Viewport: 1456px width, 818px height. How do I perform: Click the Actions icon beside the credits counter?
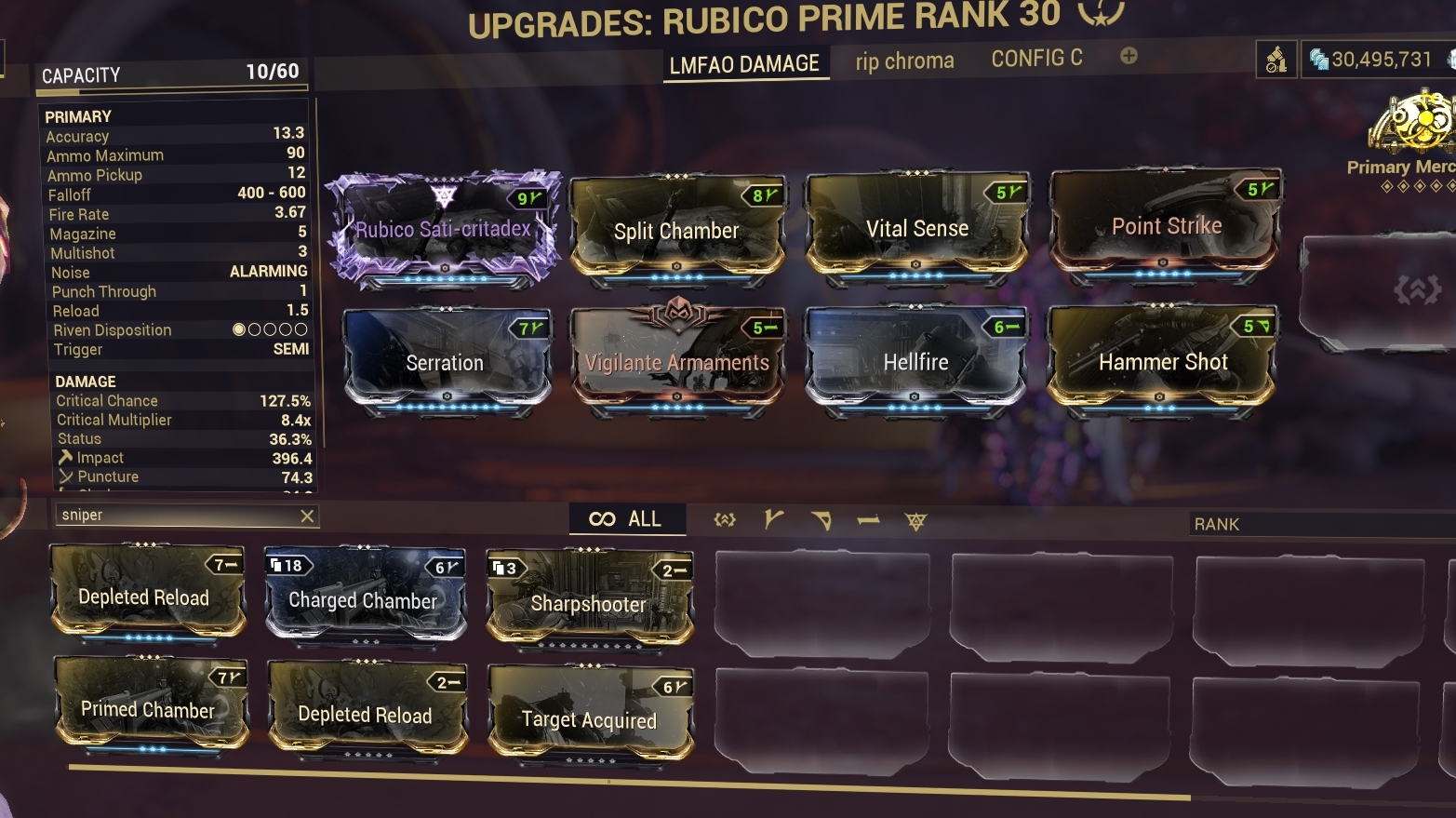coord(1277,58)
